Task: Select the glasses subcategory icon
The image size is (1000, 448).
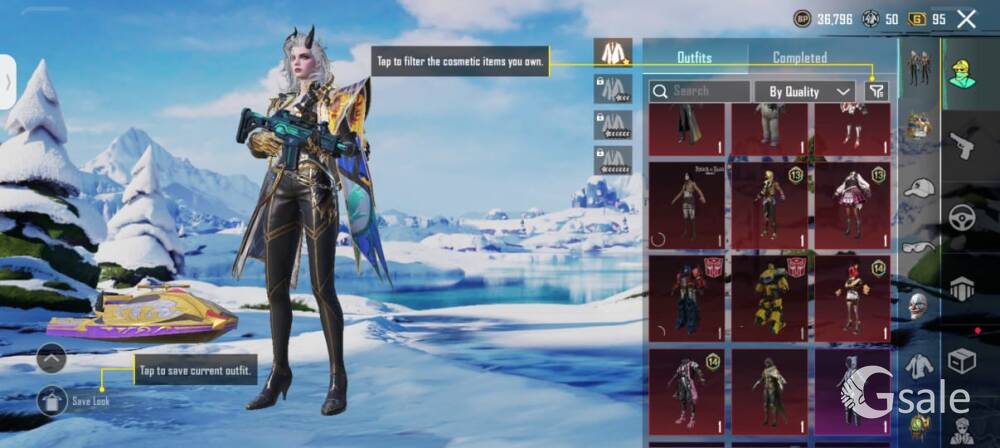Action: [918, 246]
